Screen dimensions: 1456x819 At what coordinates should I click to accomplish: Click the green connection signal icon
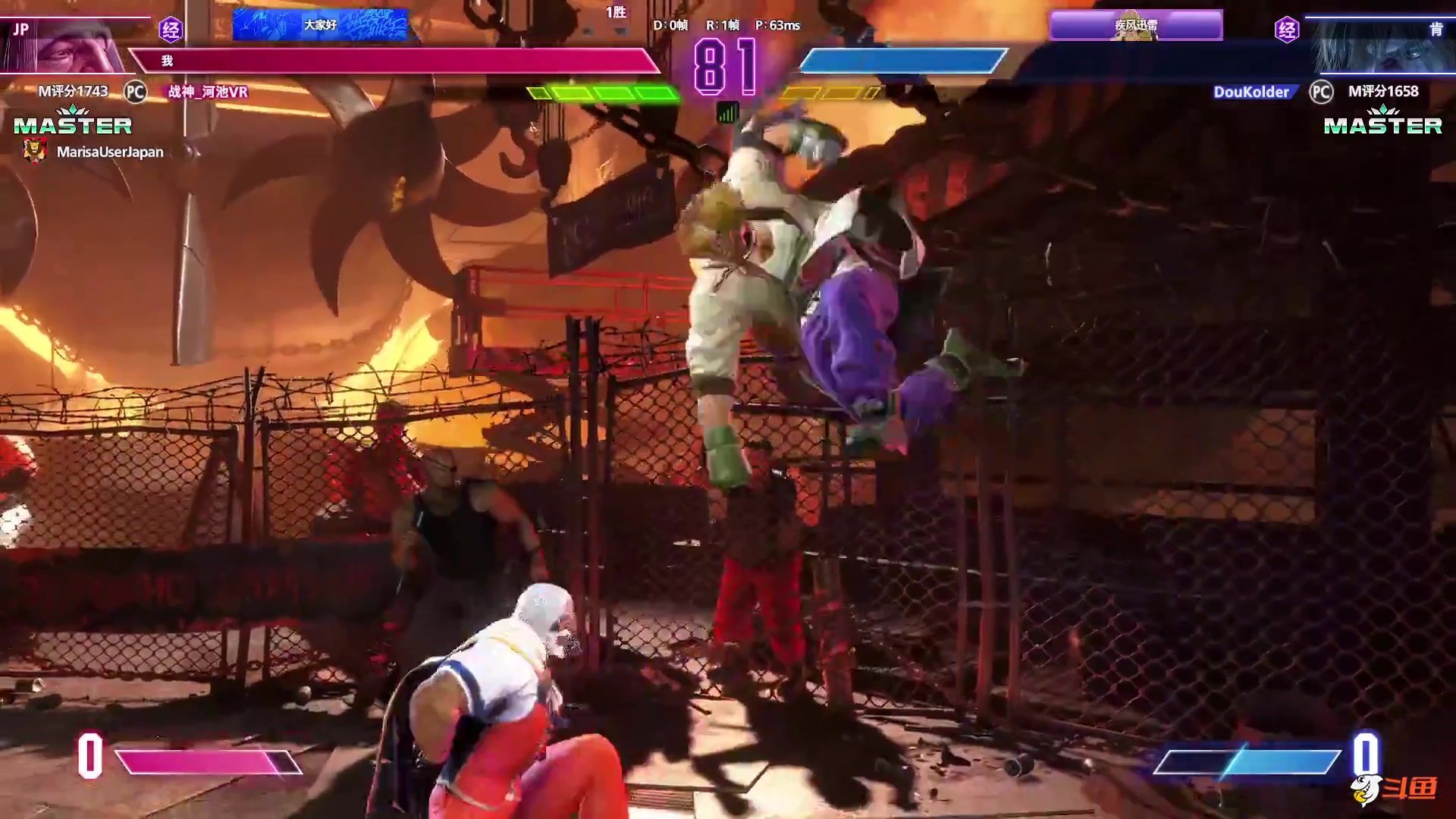tap(727, 113)
